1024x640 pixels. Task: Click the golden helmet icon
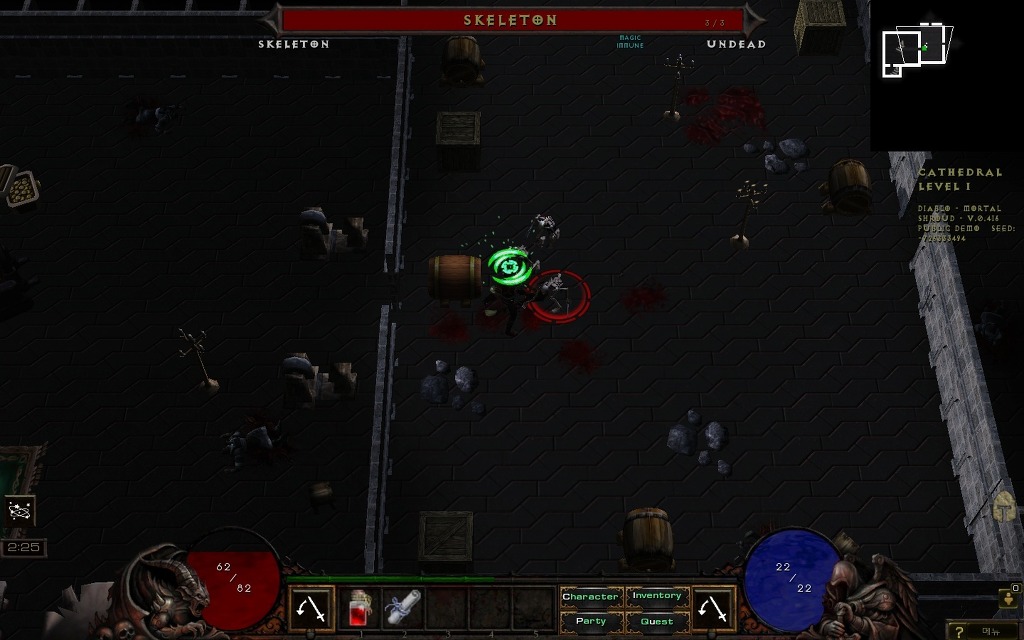click(1006, 507)
